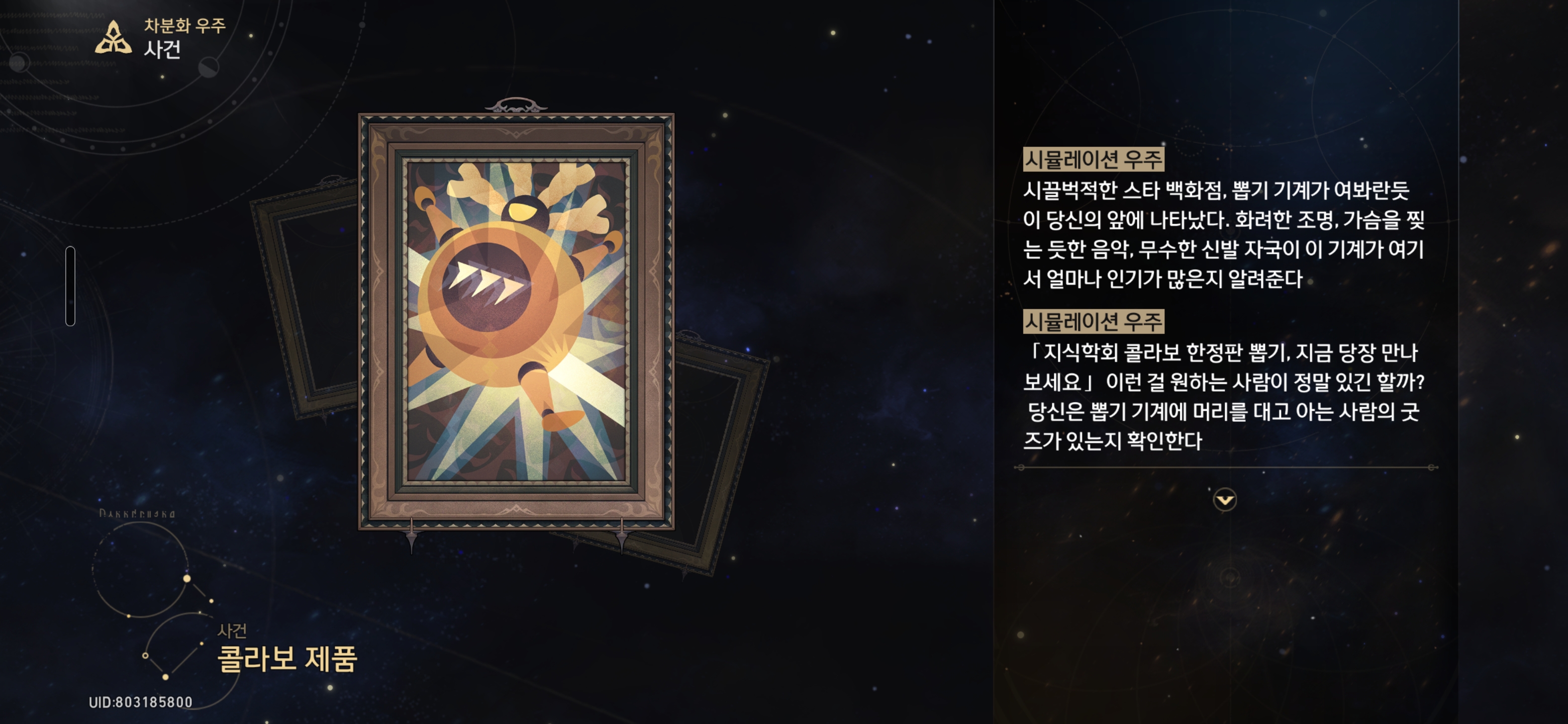Click the constellation node near 콜라보 제품
The height and width of the screenshot is (724, 1568).
(202, 643)
